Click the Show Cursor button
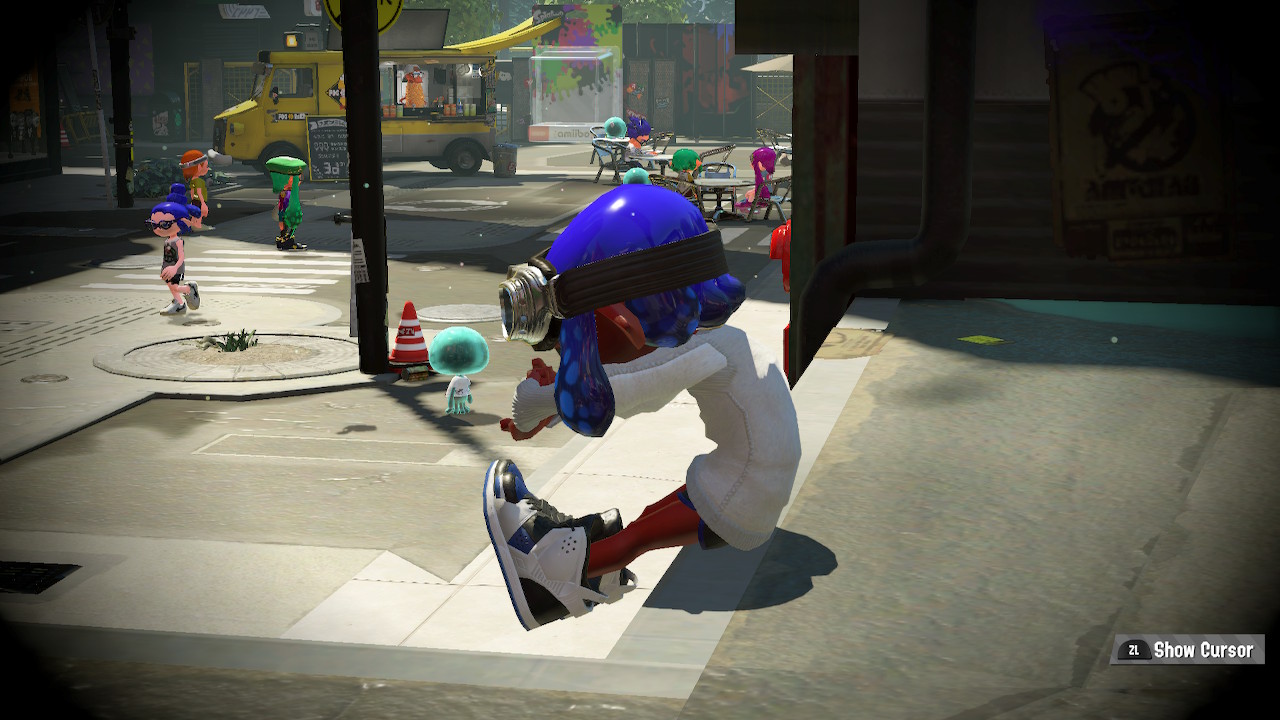 pyautogui.click(x=1188, y=650)
